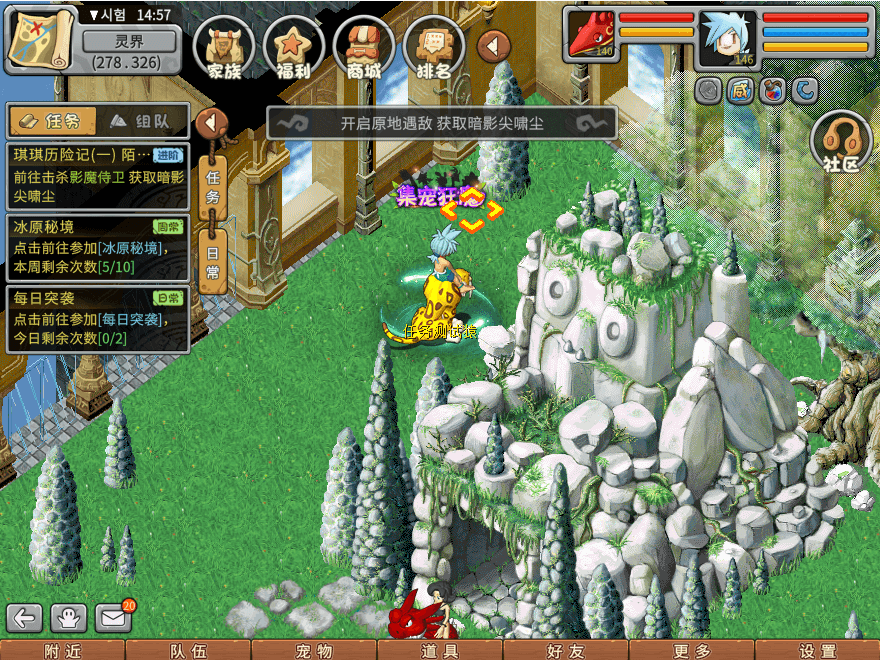Open the 社区 community button

[x=841, y=143]
